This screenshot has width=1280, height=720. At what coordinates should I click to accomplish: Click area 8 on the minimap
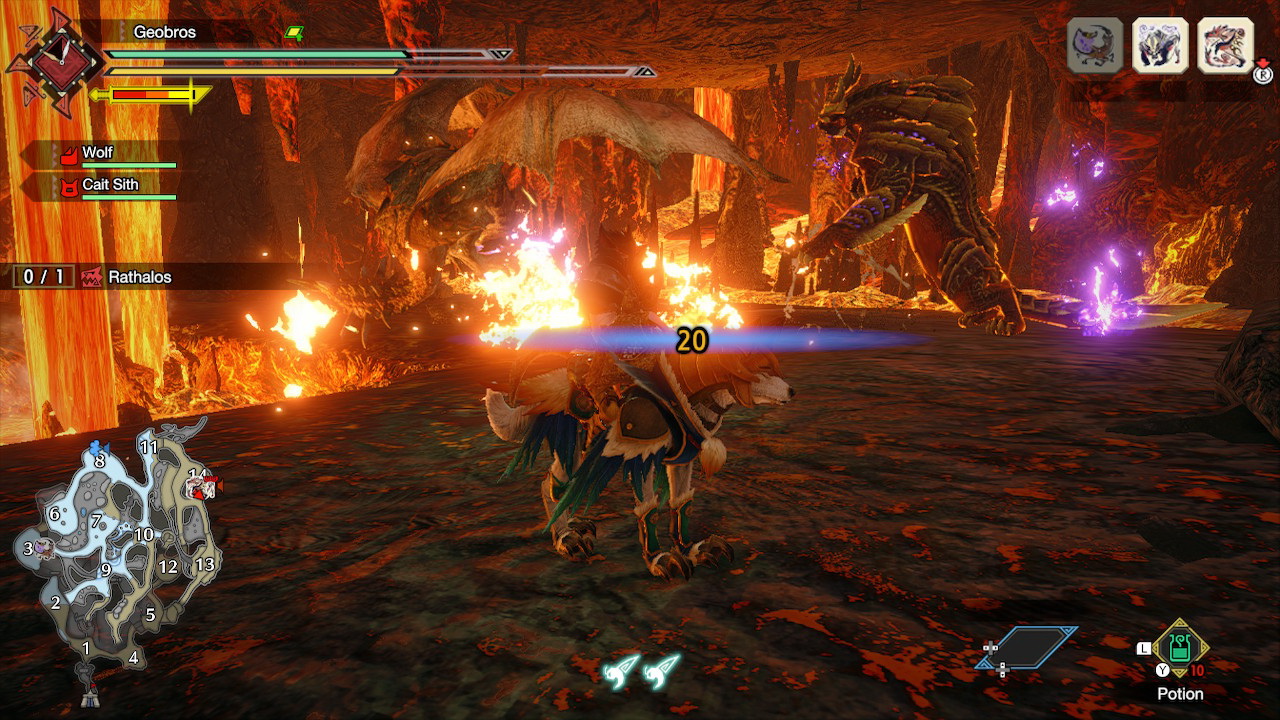99,461
